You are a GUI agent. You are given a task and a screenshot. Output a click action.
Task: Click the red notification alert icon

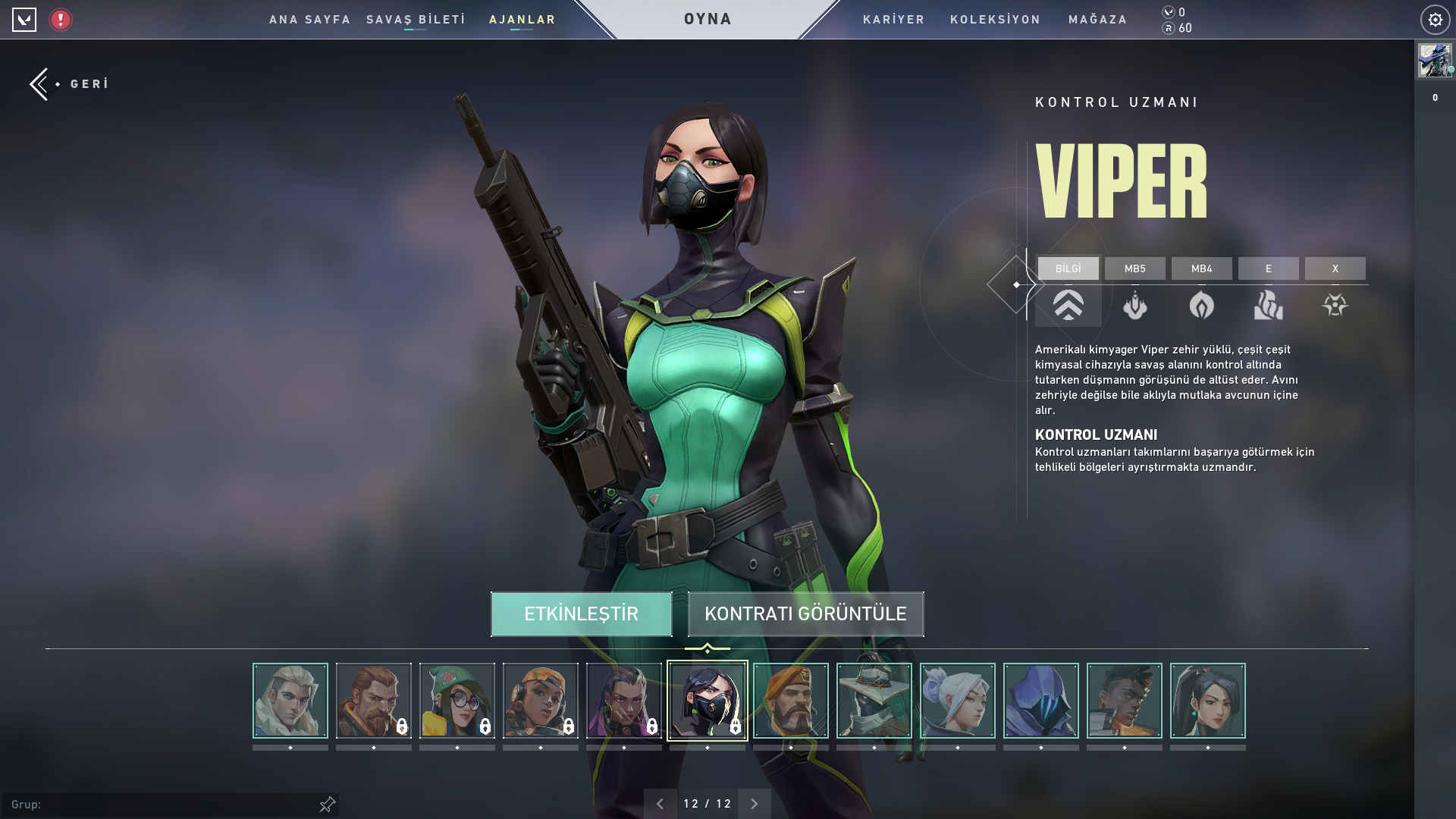click(59, 20)
